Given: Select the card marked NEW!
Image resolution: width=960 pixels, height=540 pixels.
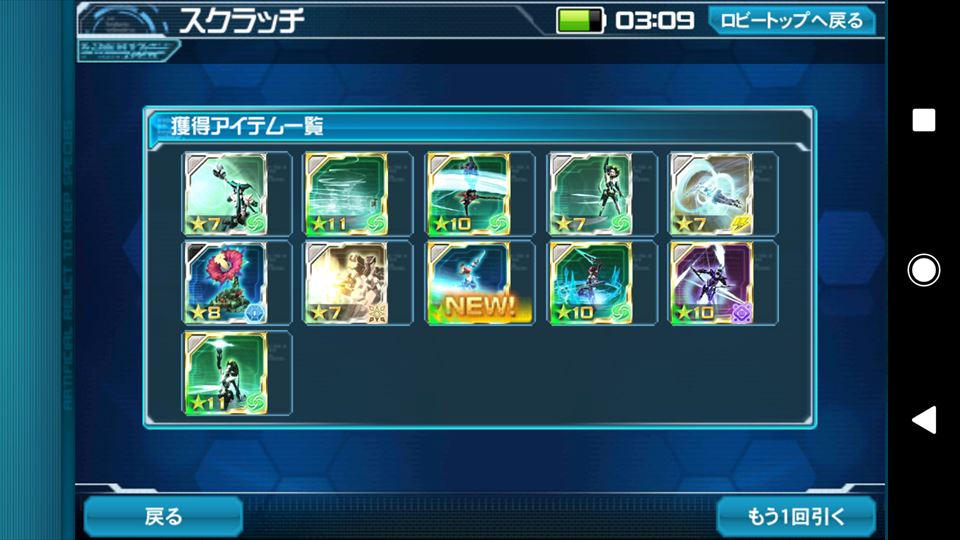Looking at the screenshot, I should tap(468, 283).
